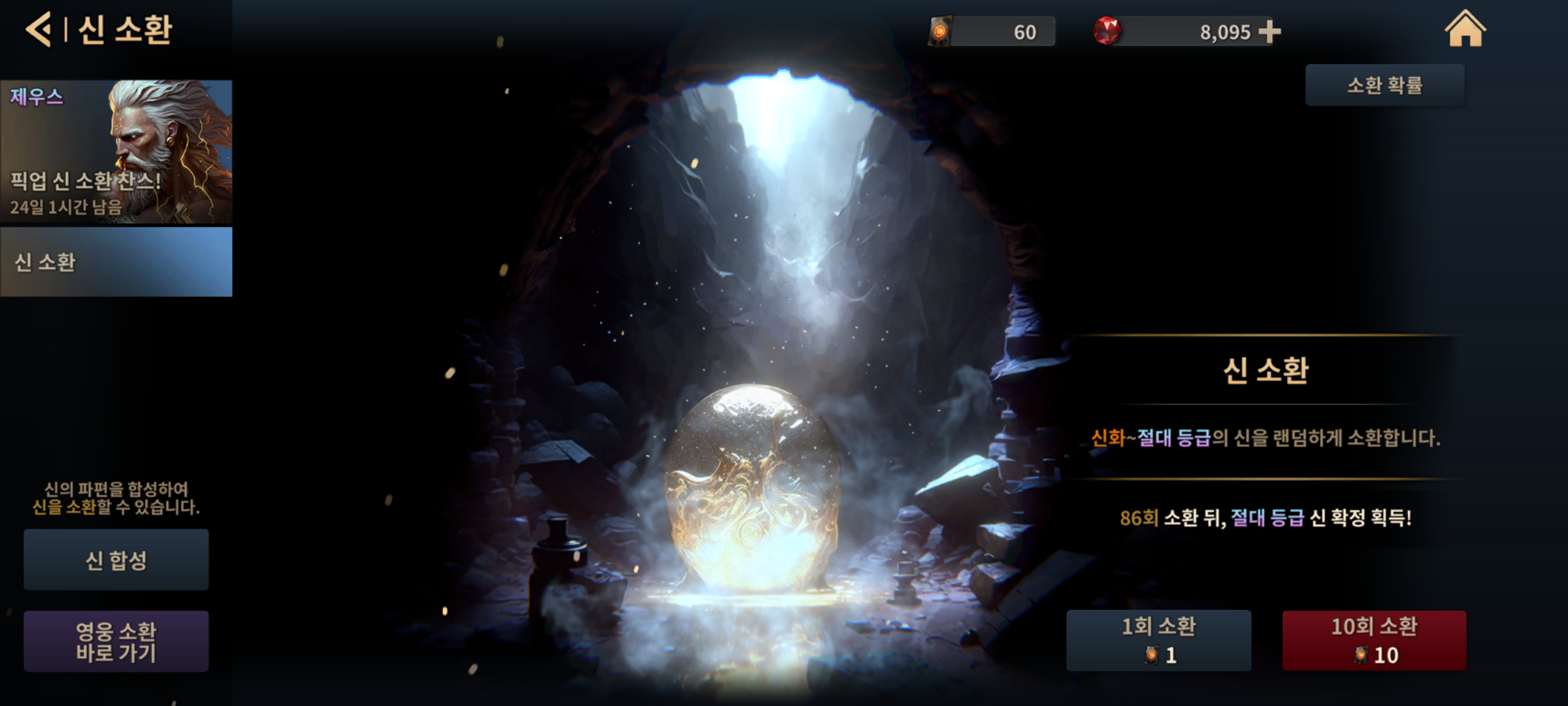This screenshot has width=1568, height=706.
Task: Perform 1회 소환 single summon
Action: coord(1158,640)
